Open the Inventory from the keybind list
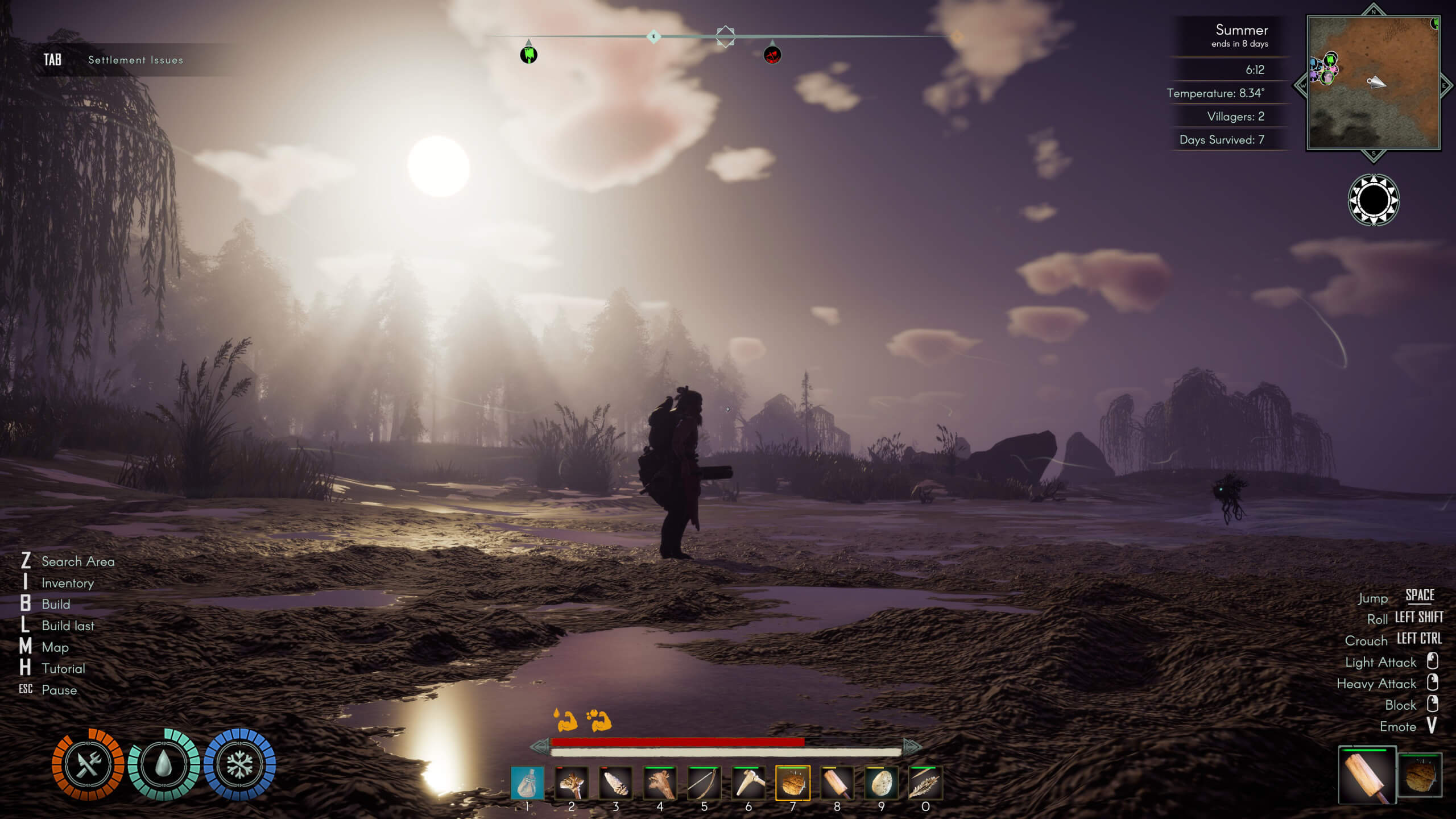The width and height of the screenshot is (1456, 819). tap(68, 583)
